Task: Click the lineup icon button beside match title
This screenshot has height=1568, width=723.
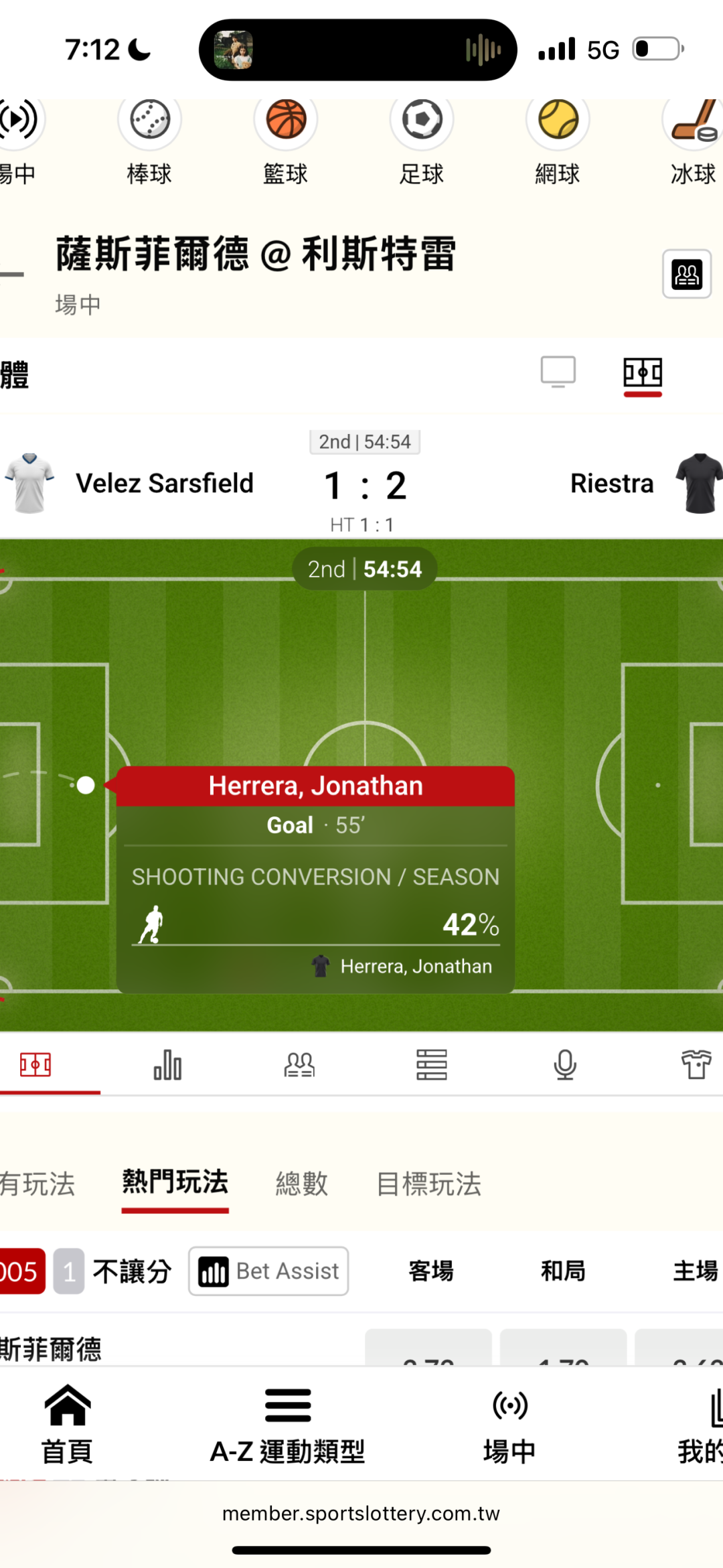Action: [x=687, y=274]
